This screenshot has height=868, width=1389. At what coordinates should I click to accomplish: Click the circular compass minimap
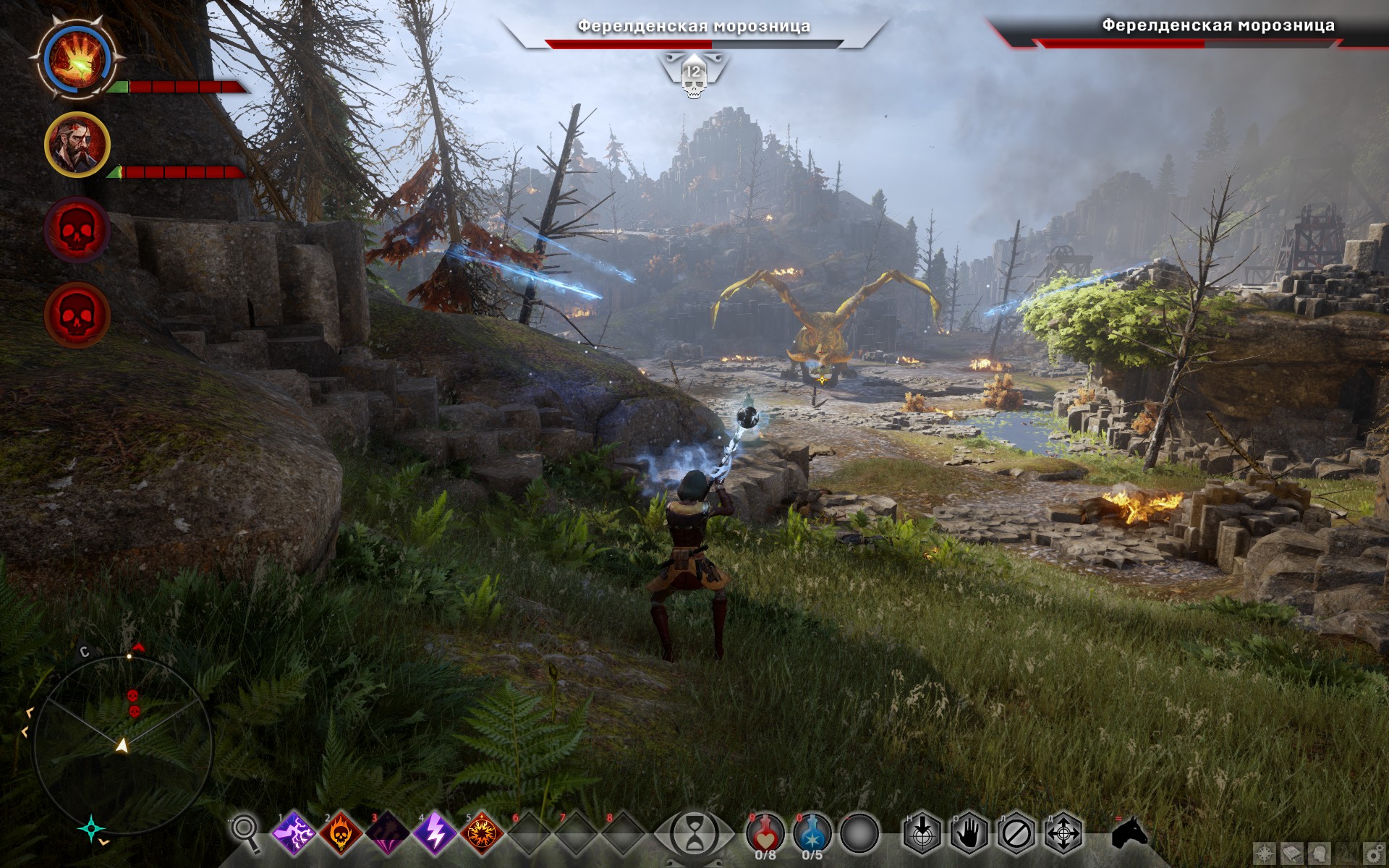coord(123,744)
